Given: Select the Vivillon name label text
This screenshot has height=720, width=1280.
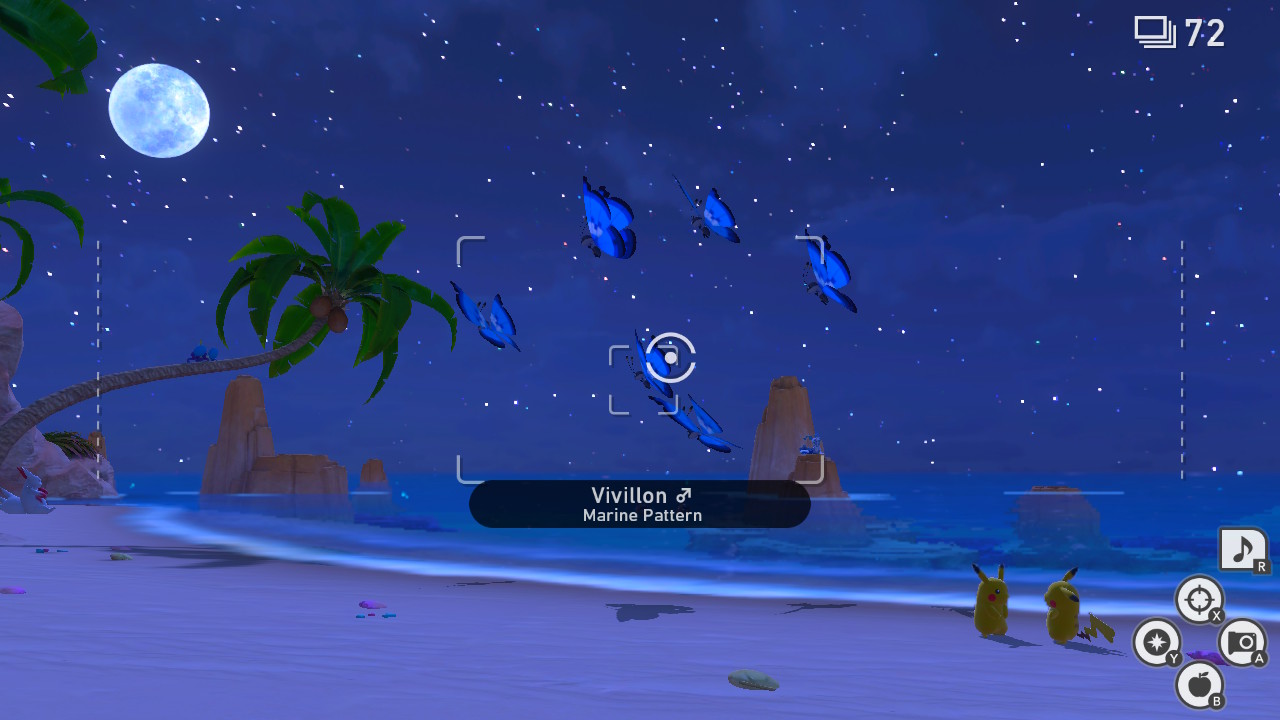Looking at the screenshot, I should pyautogui.click(x=630, y=495).
